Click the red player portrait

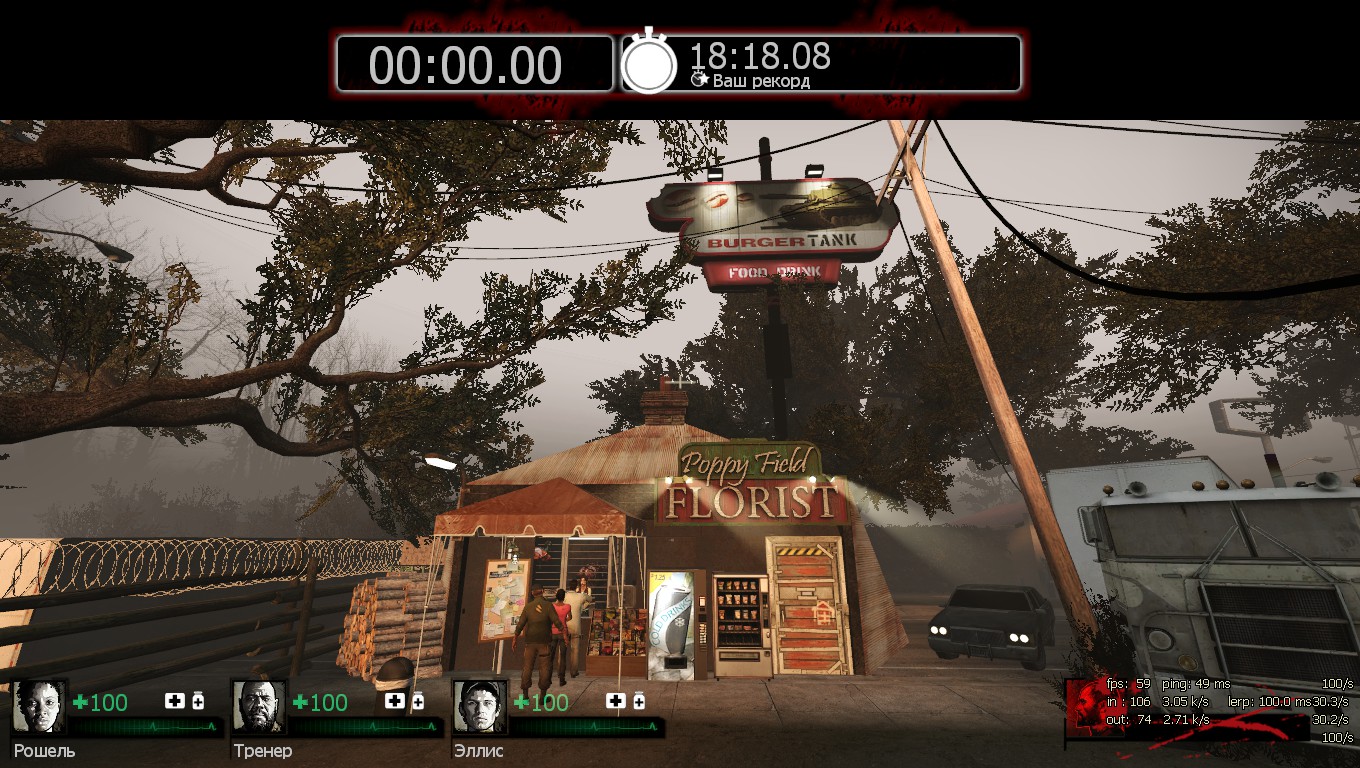click(x=1085, y=707)
